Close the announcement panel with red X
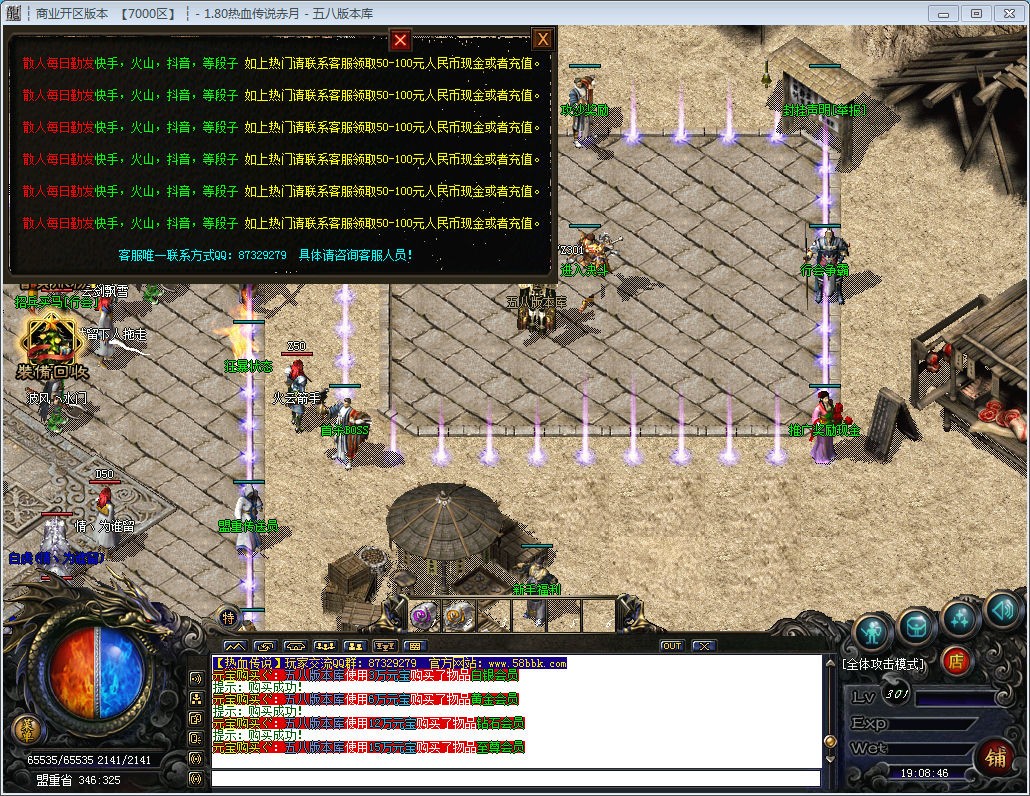Viewport: 1030px width, 796px height. (400, 40)
